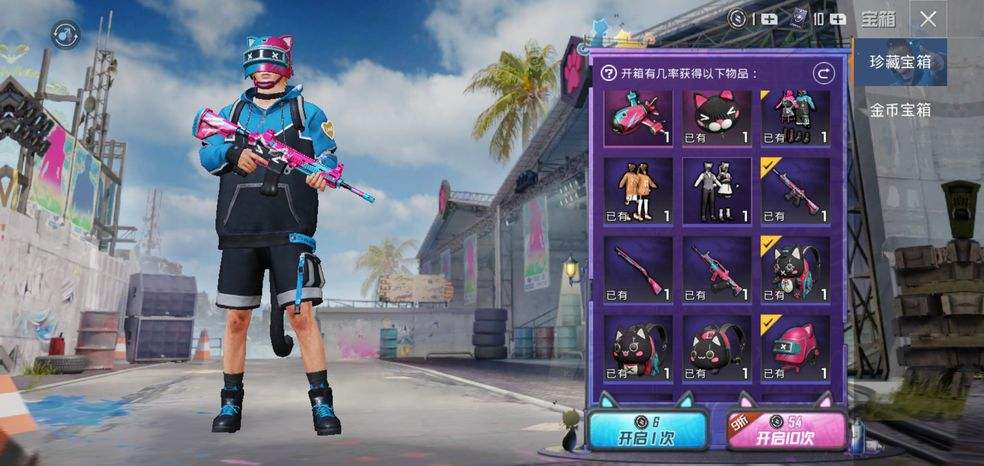984x466 pixels.
Task: Toggle the character gender swap icon
Action: pyautogui.click(x=64, y=32)
